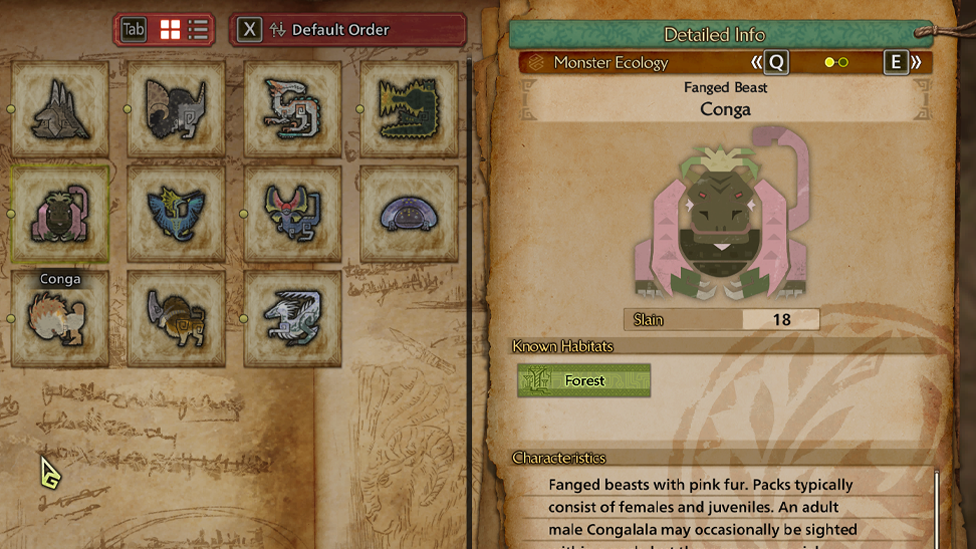
Task: Click the Forest habitat entry
Action: pyautogui.click(x=584, y=381)
